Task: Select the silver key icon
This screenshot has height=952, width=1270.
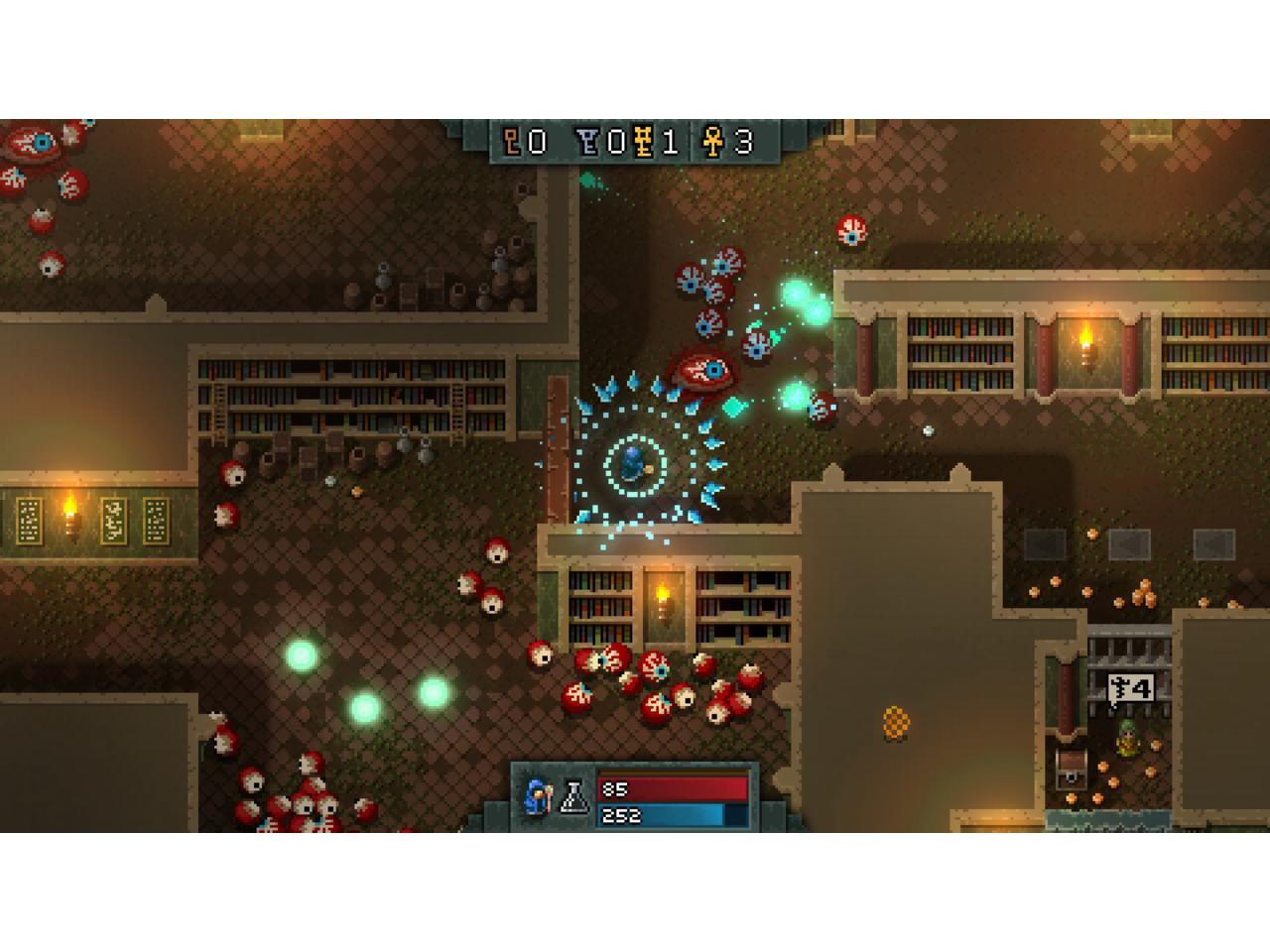Action: click(589, 143)
